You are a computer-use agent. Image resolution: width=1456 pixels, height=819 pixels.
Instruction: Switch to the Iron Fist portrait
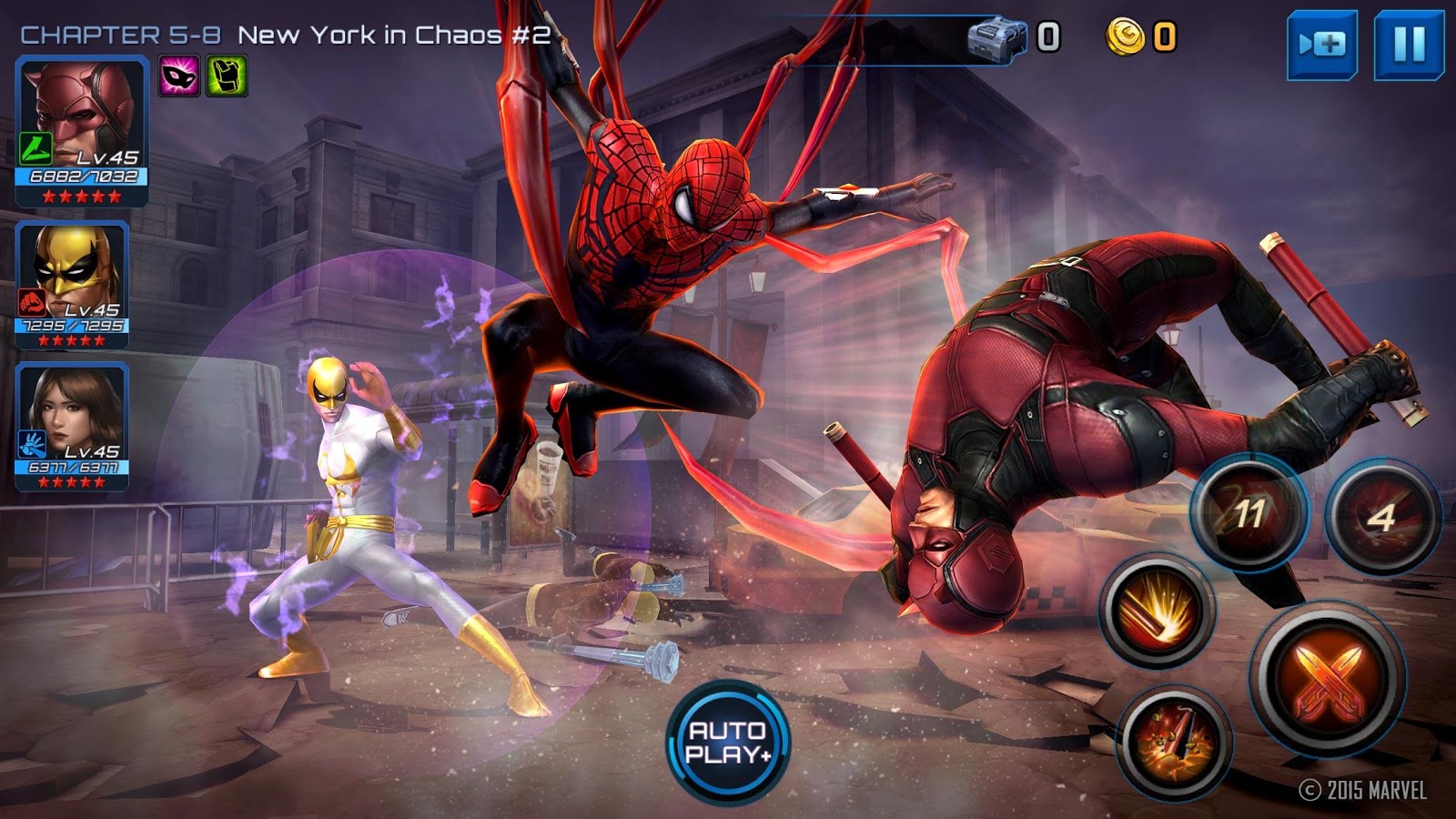point(73,285)
